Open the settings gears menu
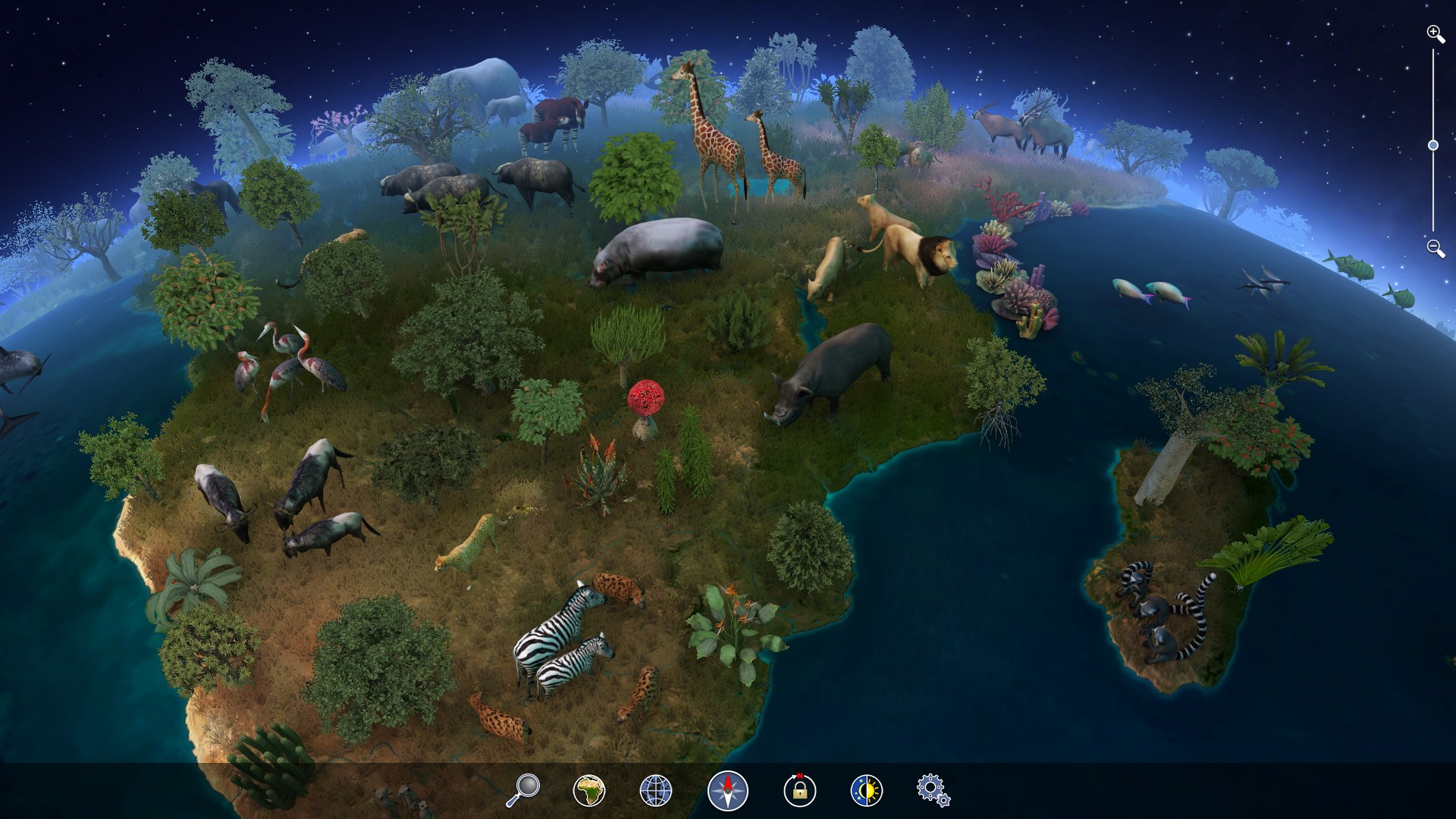Screen dimensions: 1456x819 (931, 790)
